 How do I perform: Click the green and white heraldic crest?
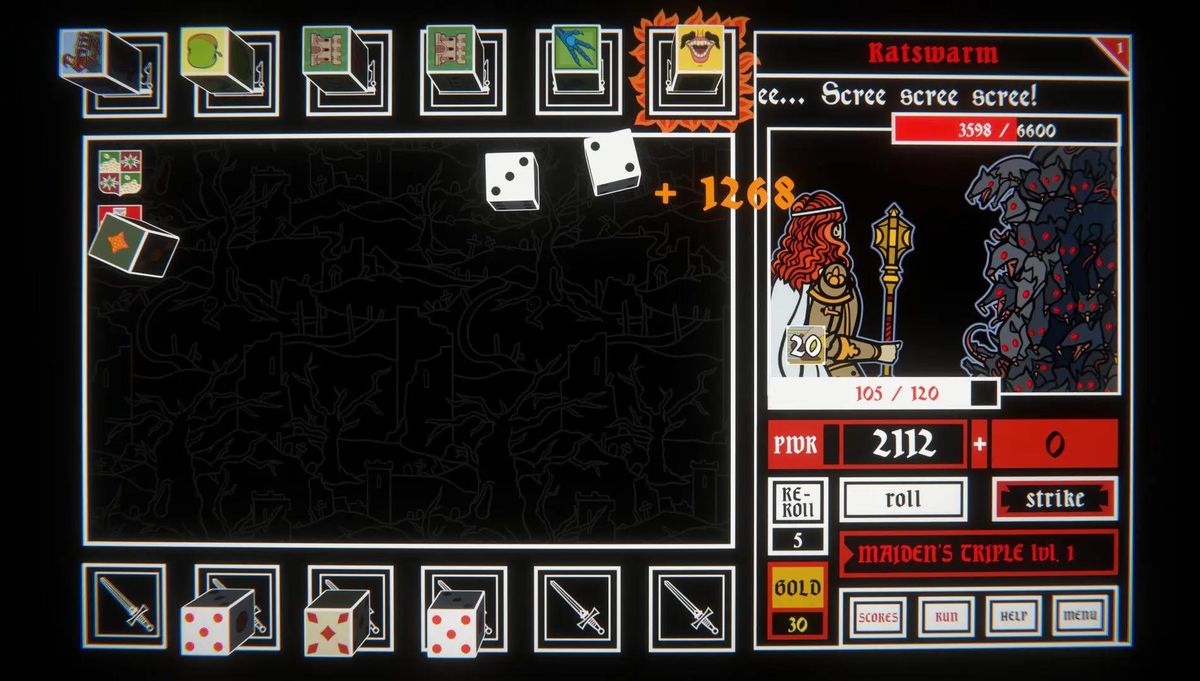click(x=120, y=171)
